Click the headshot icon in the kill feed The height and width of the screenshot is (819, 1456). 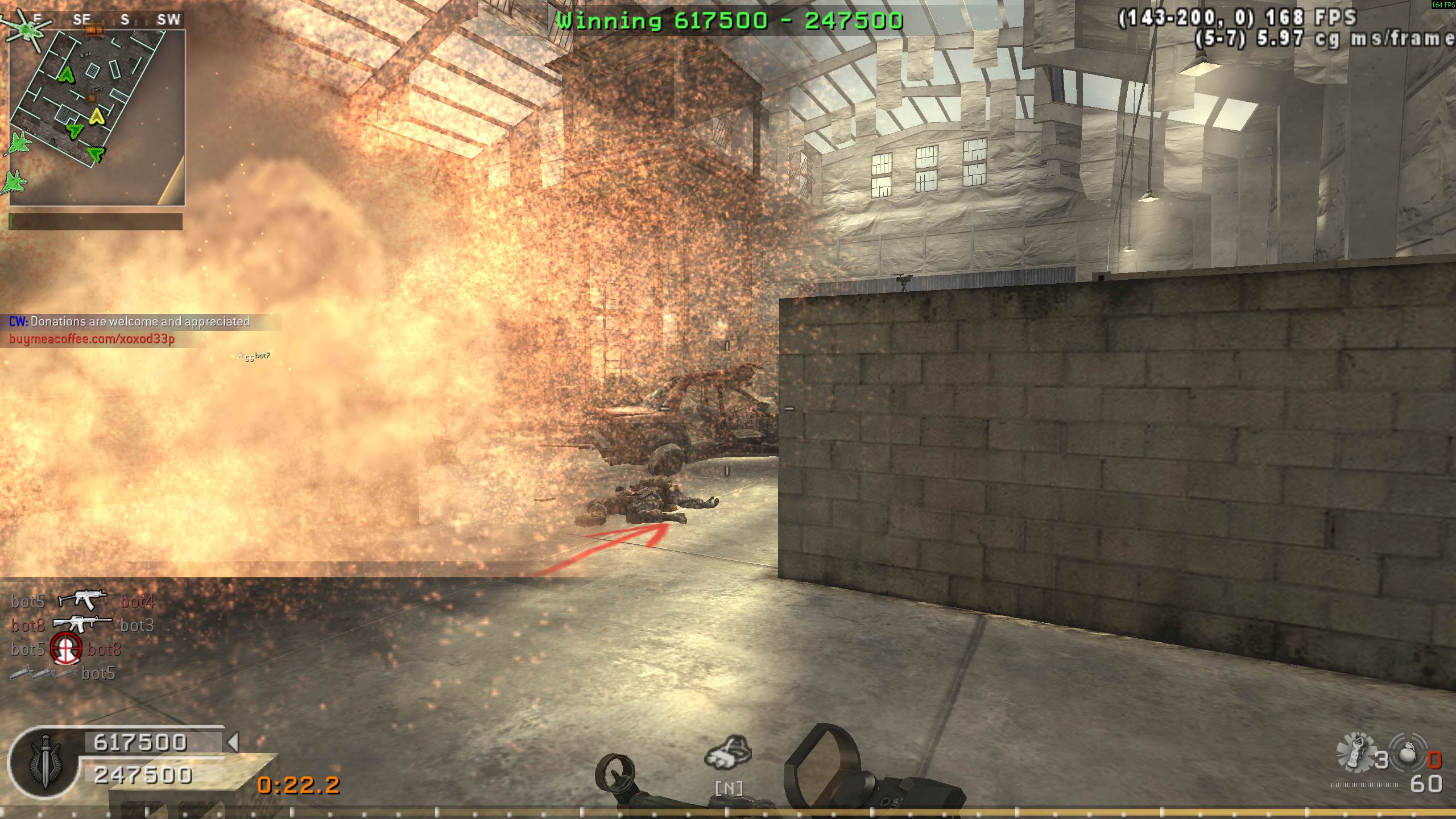tap(66, 650)
